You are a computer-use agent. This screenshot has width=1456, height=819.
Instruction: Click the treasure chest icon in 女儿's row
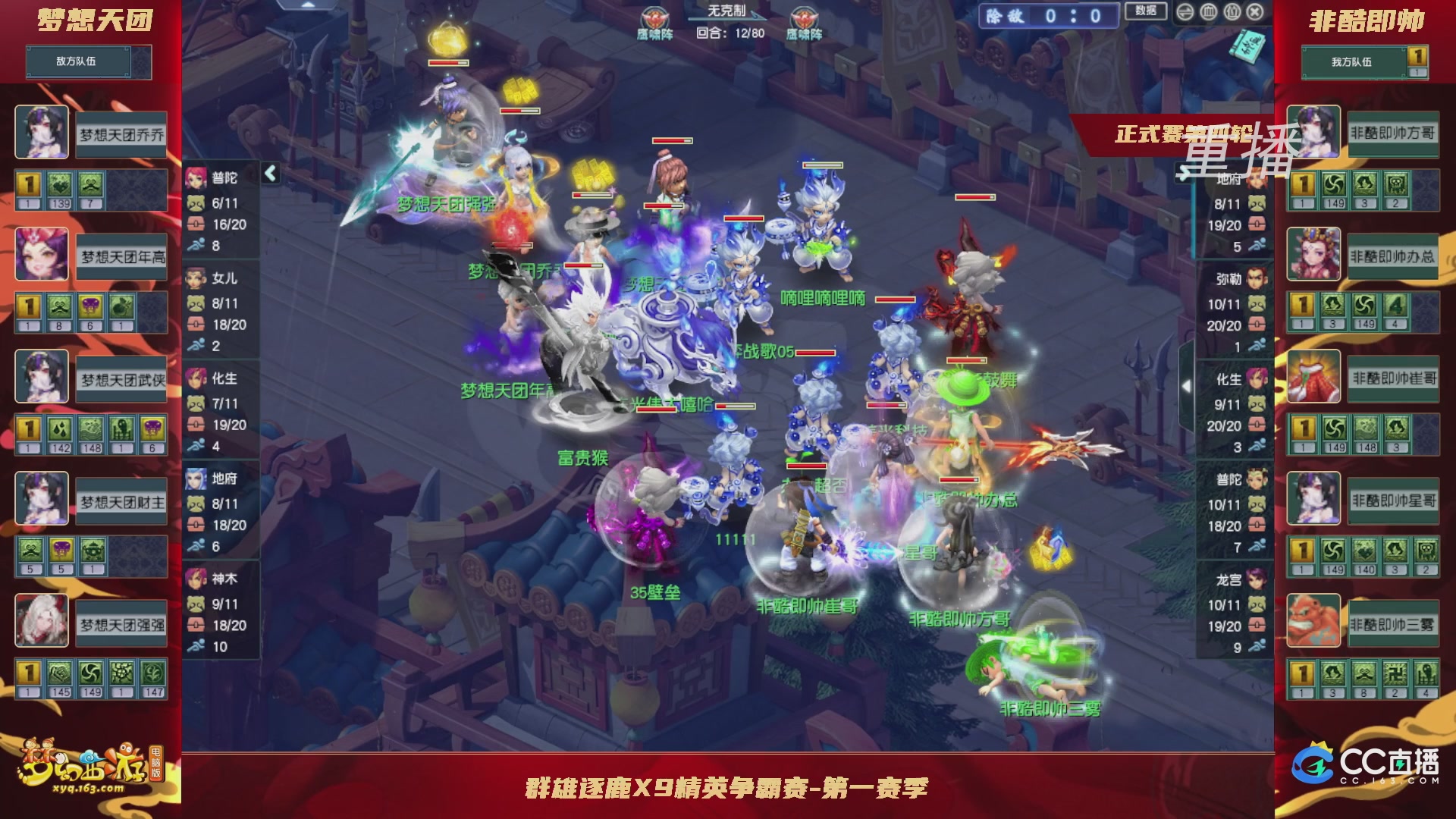point(196,323)
